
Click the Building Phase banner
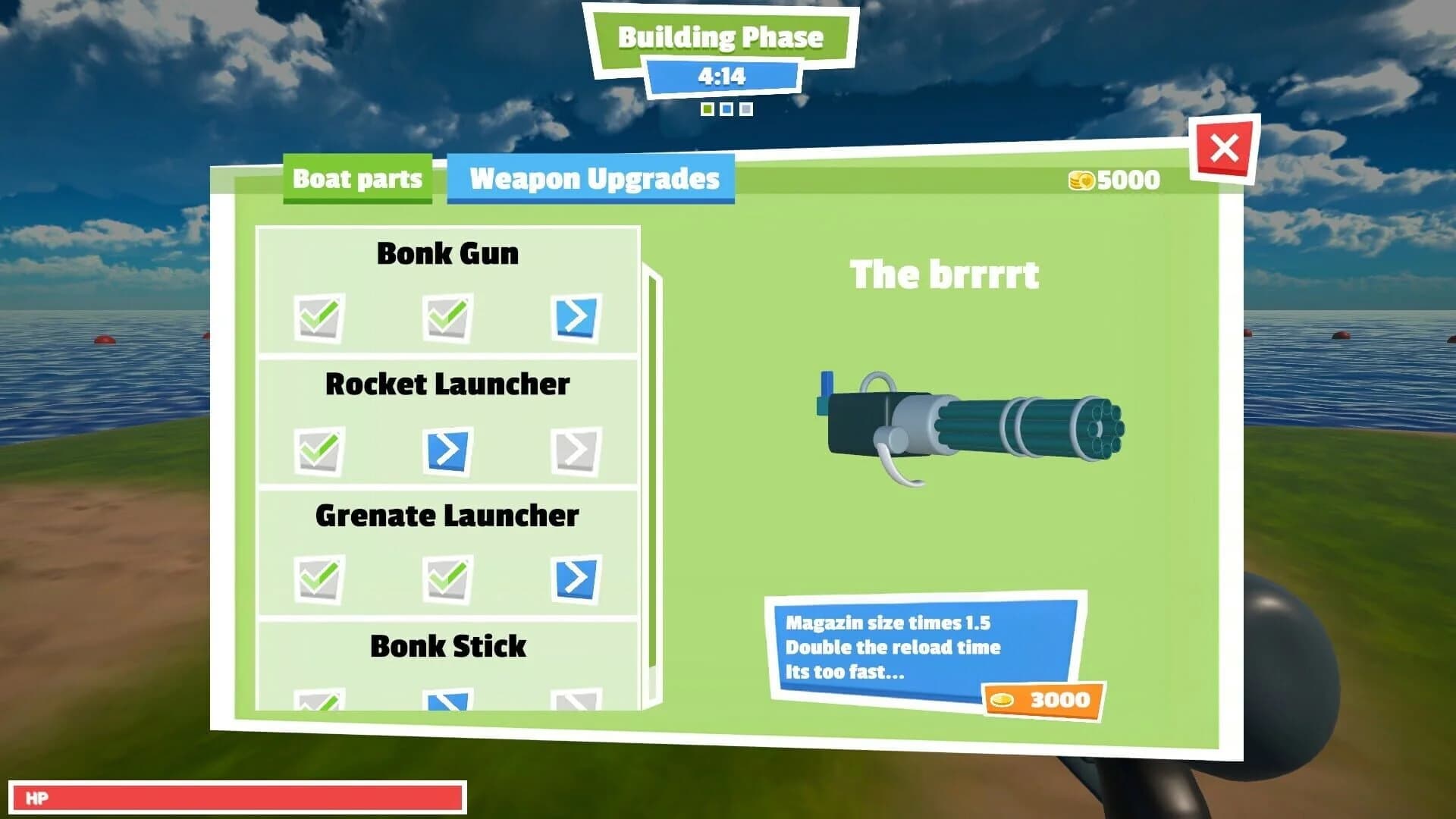722,35
